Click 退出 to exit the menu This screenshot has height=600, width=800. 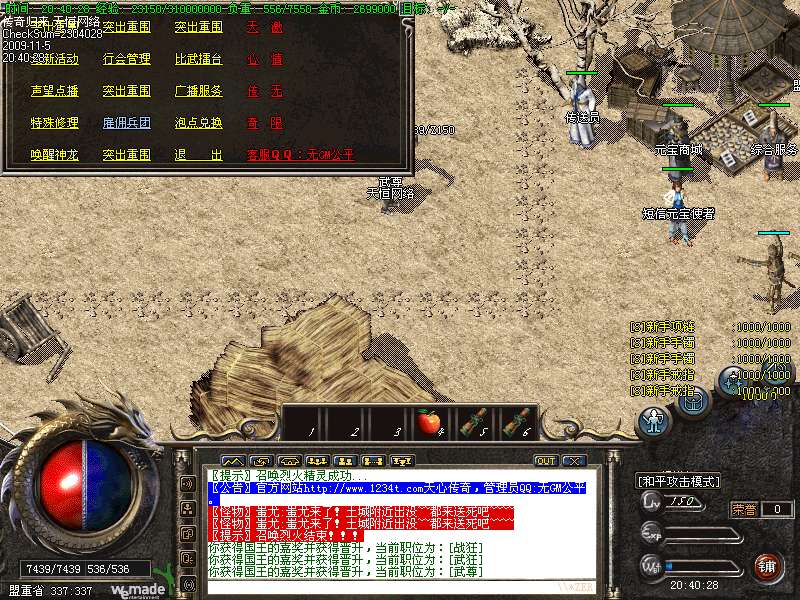[x=198, y=155]
